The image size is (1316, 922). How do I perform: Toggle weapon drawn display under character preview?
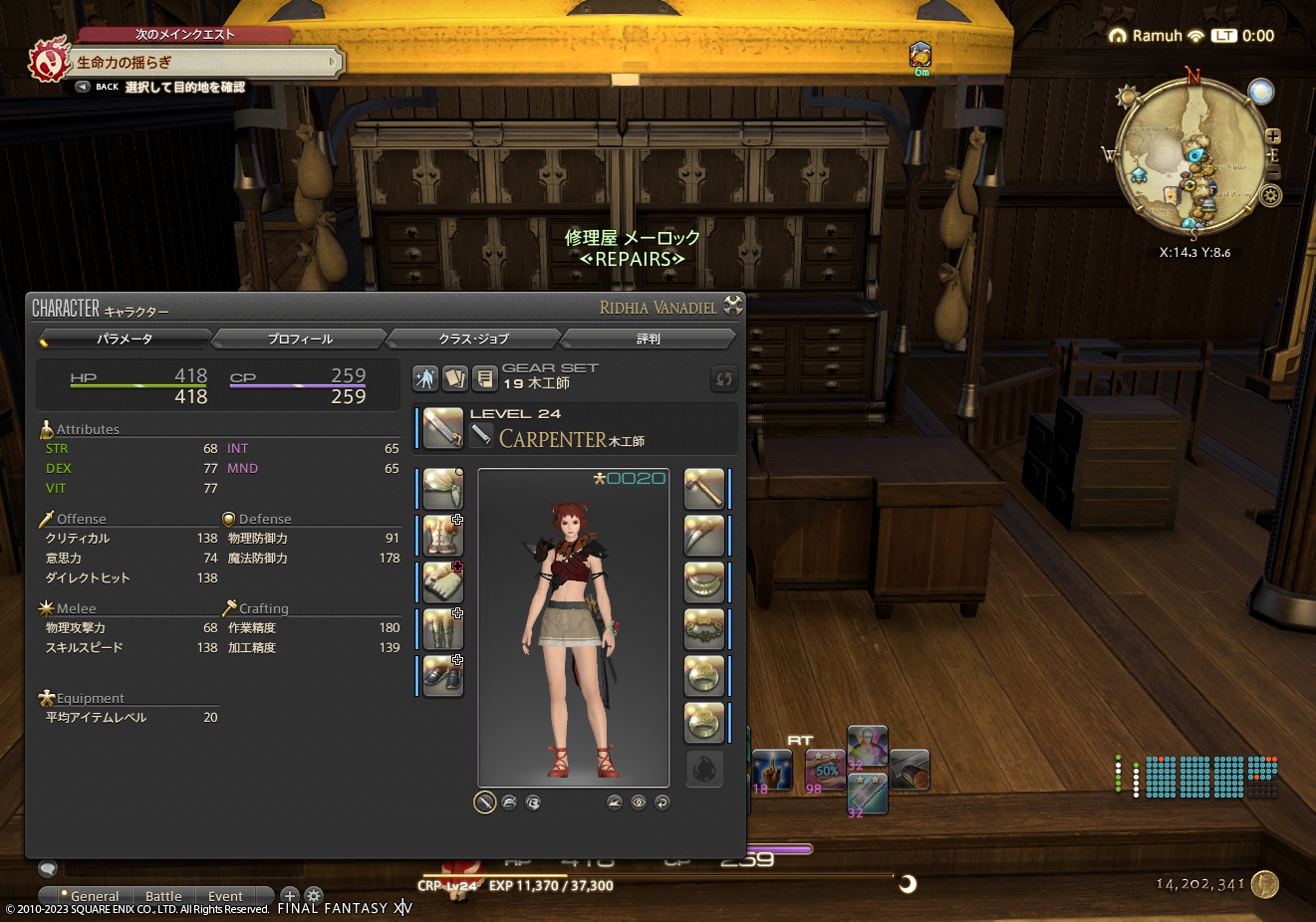click(x=485, y=802)
